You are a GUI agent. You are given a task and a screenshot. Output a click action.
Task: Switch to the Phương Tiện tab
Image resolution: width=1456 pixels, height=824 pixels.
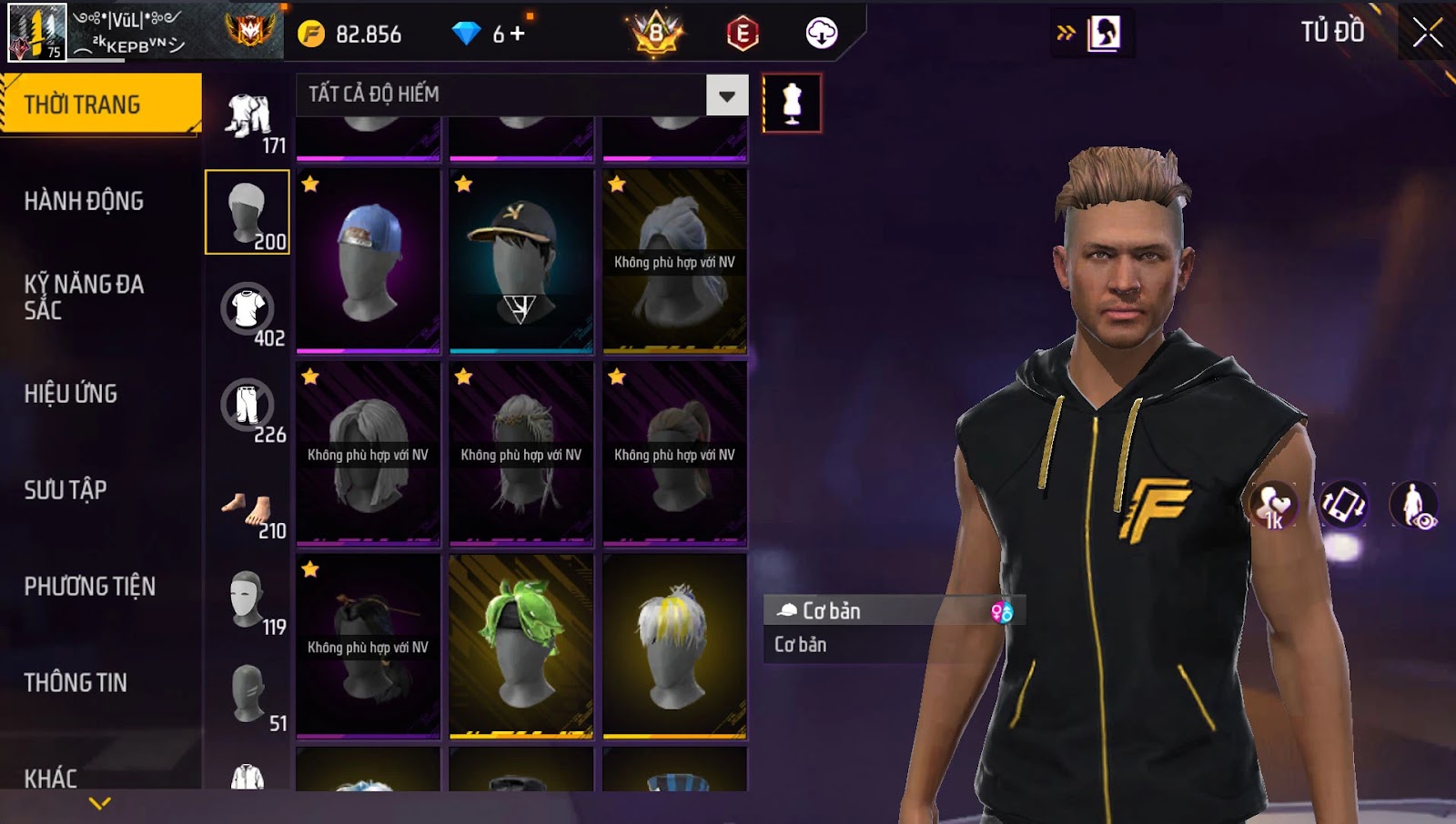point(89,587)
